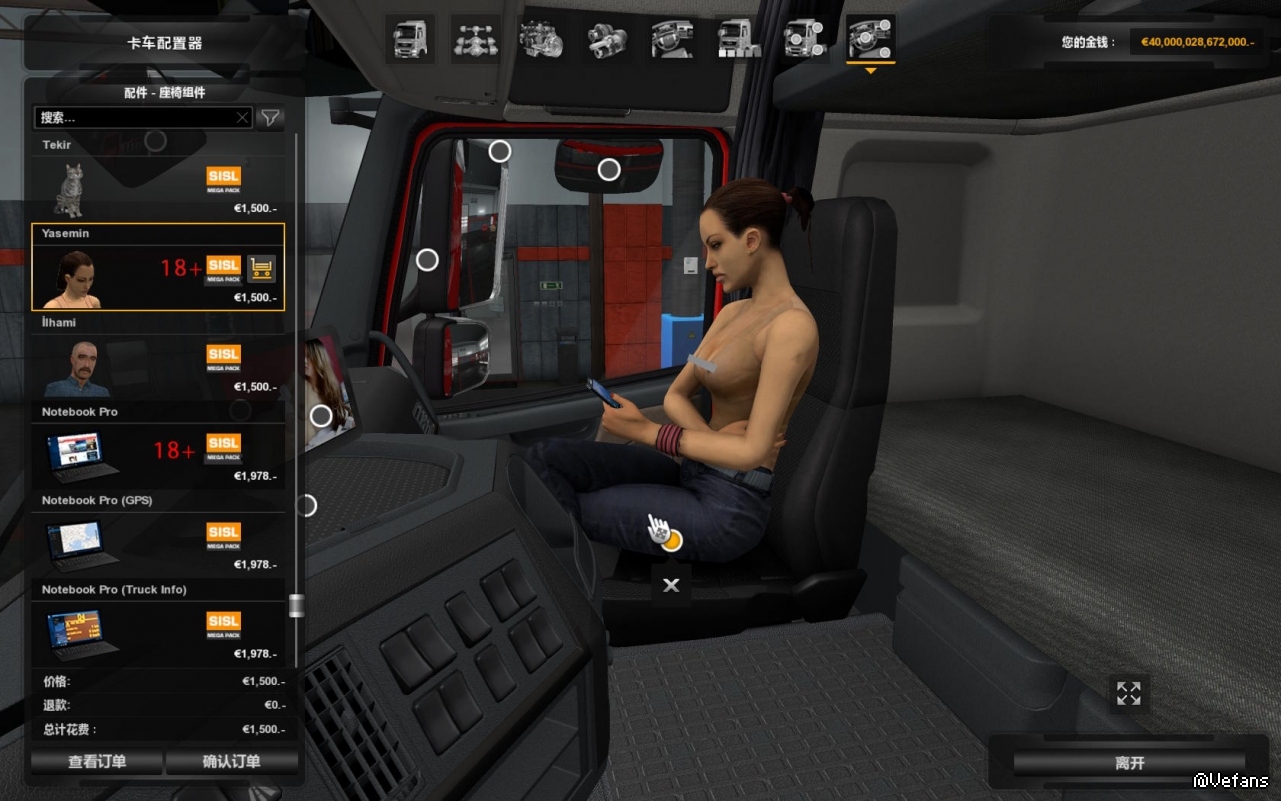Confirm the order with 确认订单
The image size is (1281, 801).
(232, 762)
